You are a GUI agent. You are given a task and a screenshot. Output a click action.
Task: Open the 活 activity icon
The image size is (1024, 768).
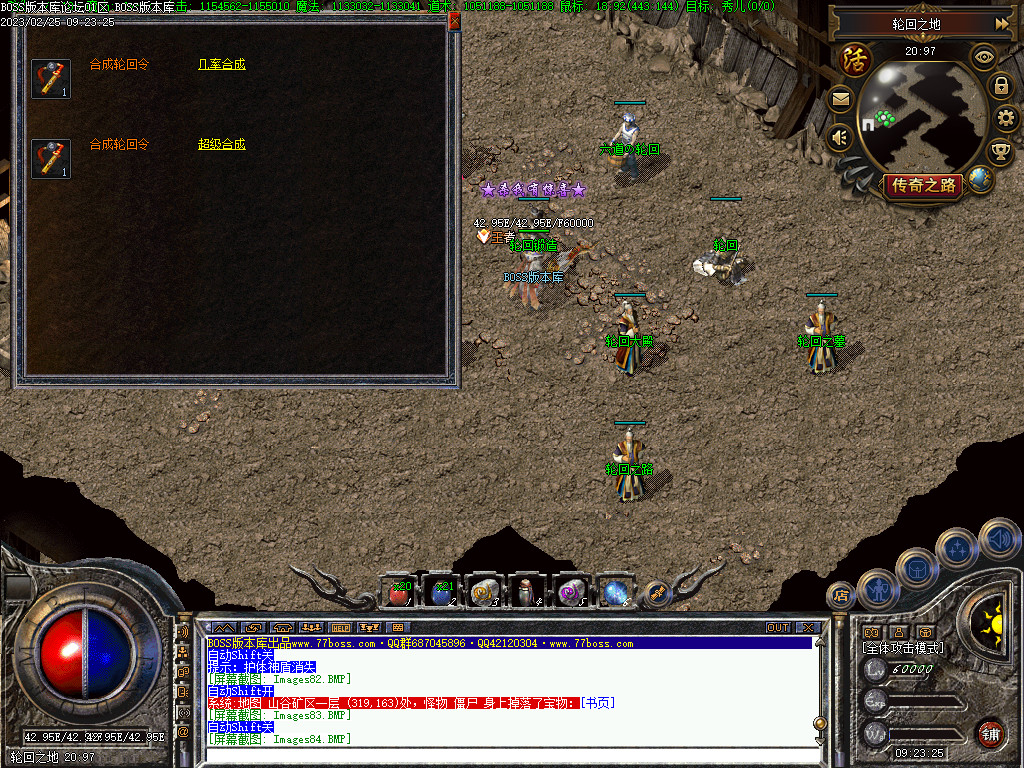pyautogui.click(x=854, y=58)
